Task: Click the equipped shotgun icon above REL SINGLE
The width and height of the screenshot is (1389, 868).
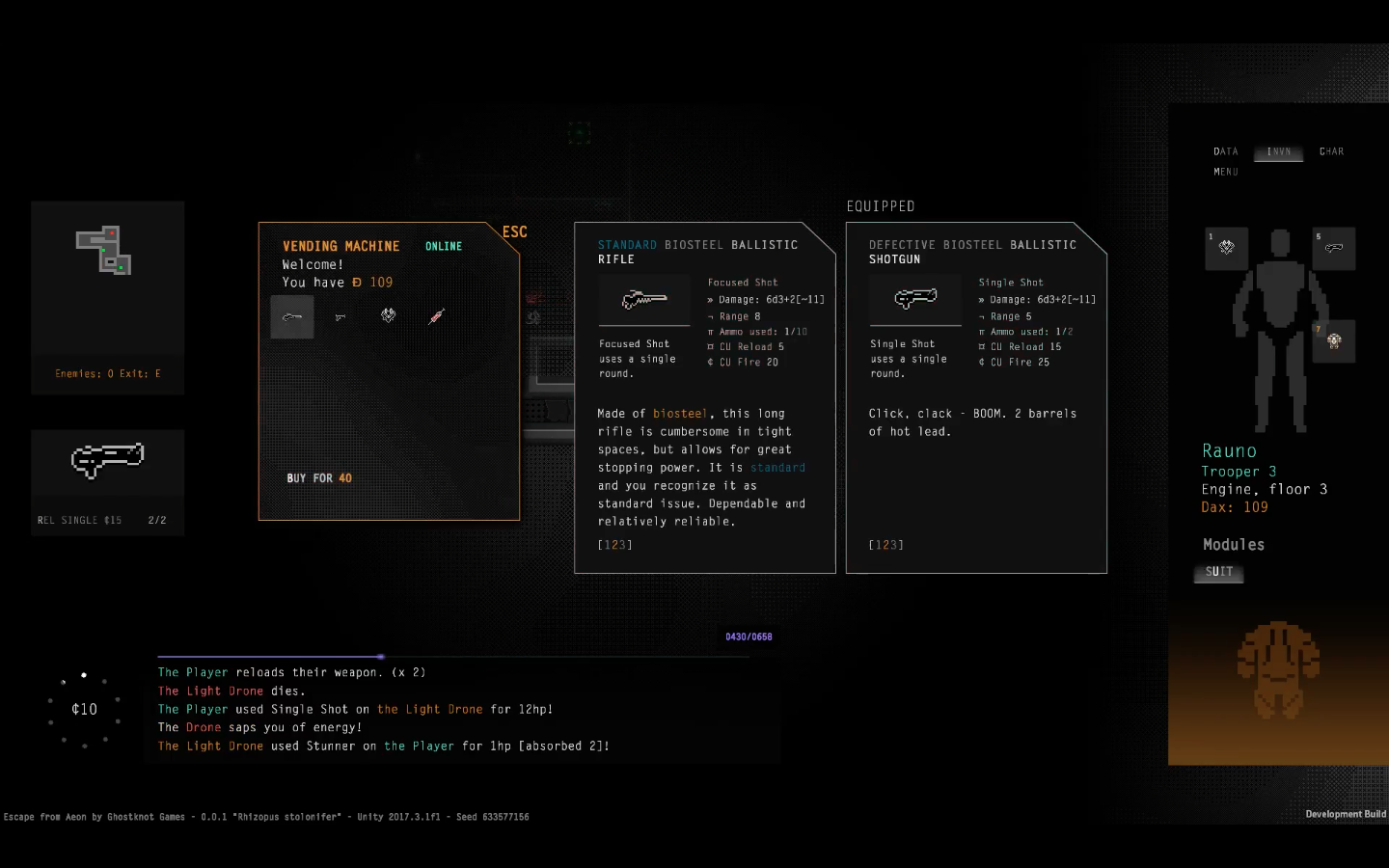Action: (x=107, y=461)
